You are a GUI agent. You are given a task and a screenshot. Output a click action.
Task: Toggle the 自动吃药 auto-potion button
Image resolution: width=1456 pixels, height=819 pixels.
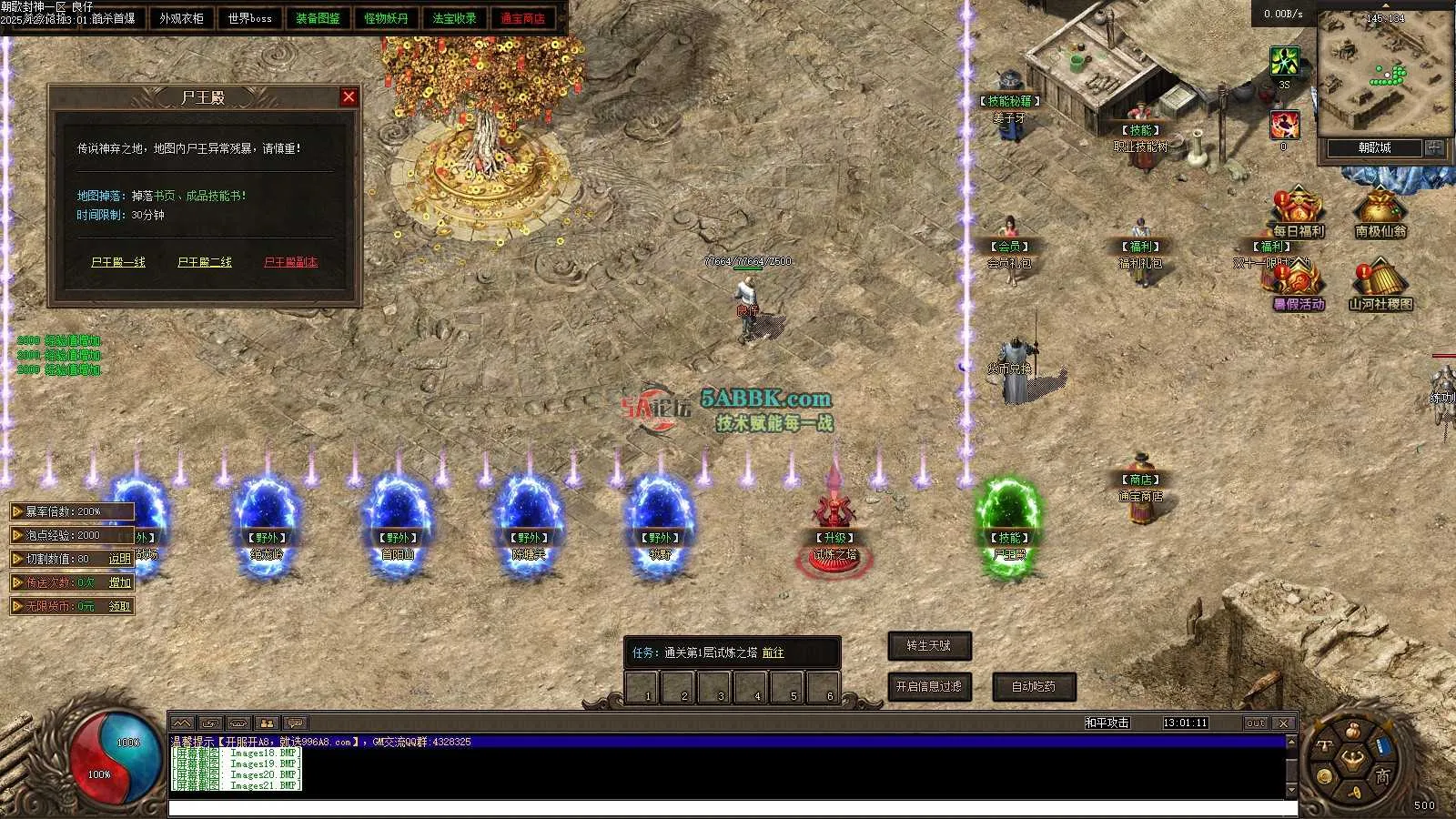(1034, 686)
